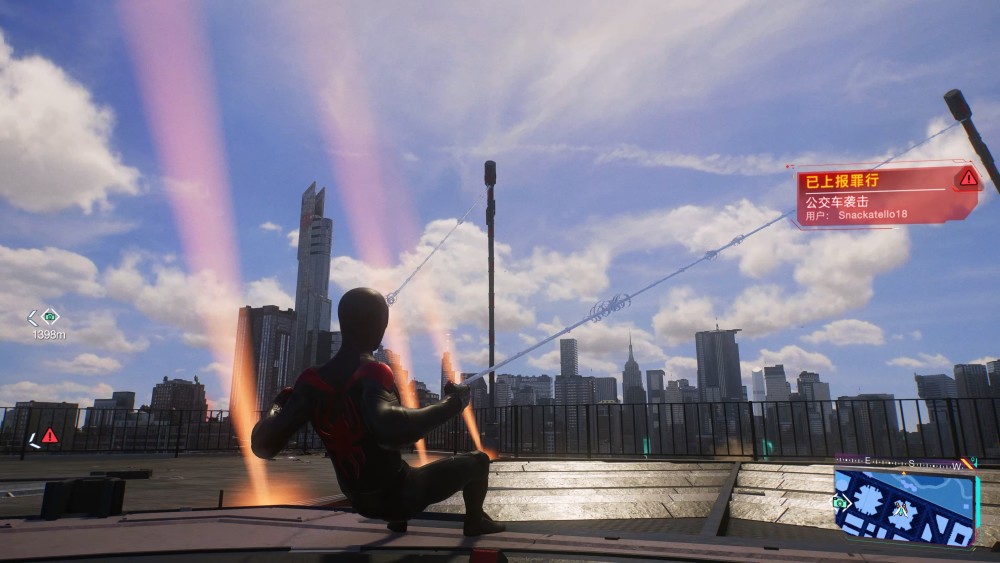Open the city minimap
1000x563 pixels.
coord(905,508)
